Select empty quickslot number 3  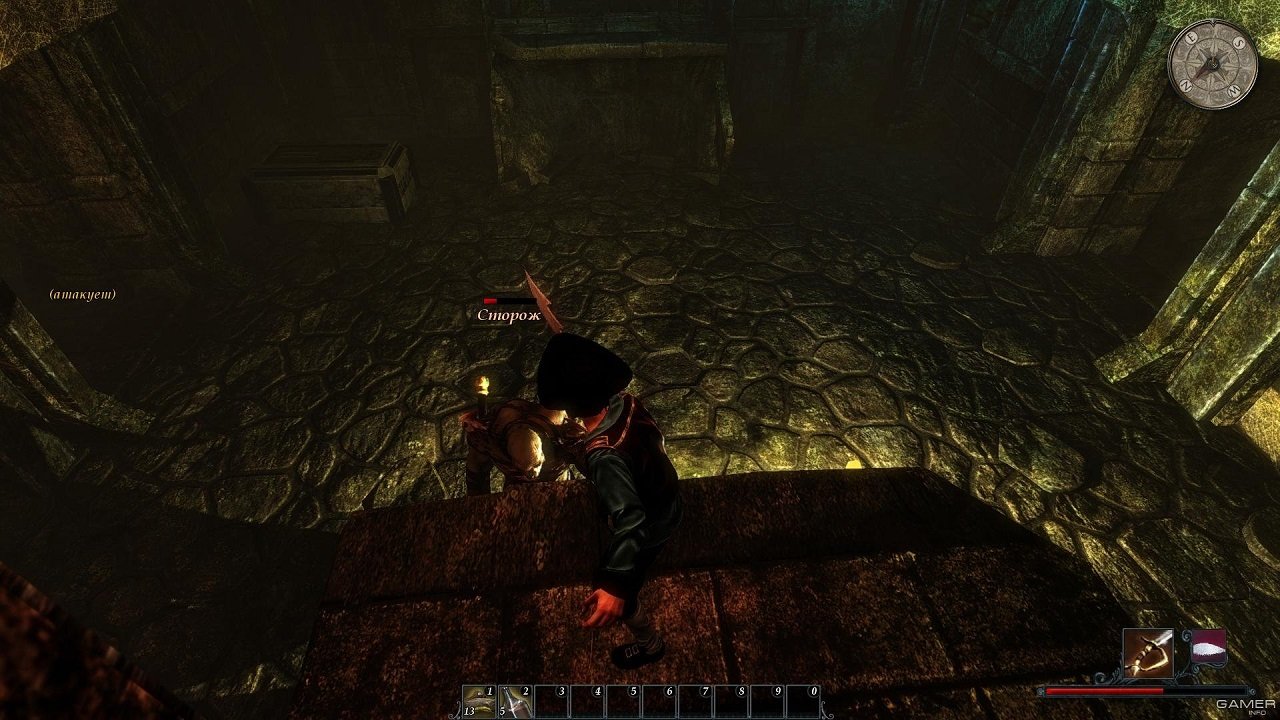coord(551,700)
